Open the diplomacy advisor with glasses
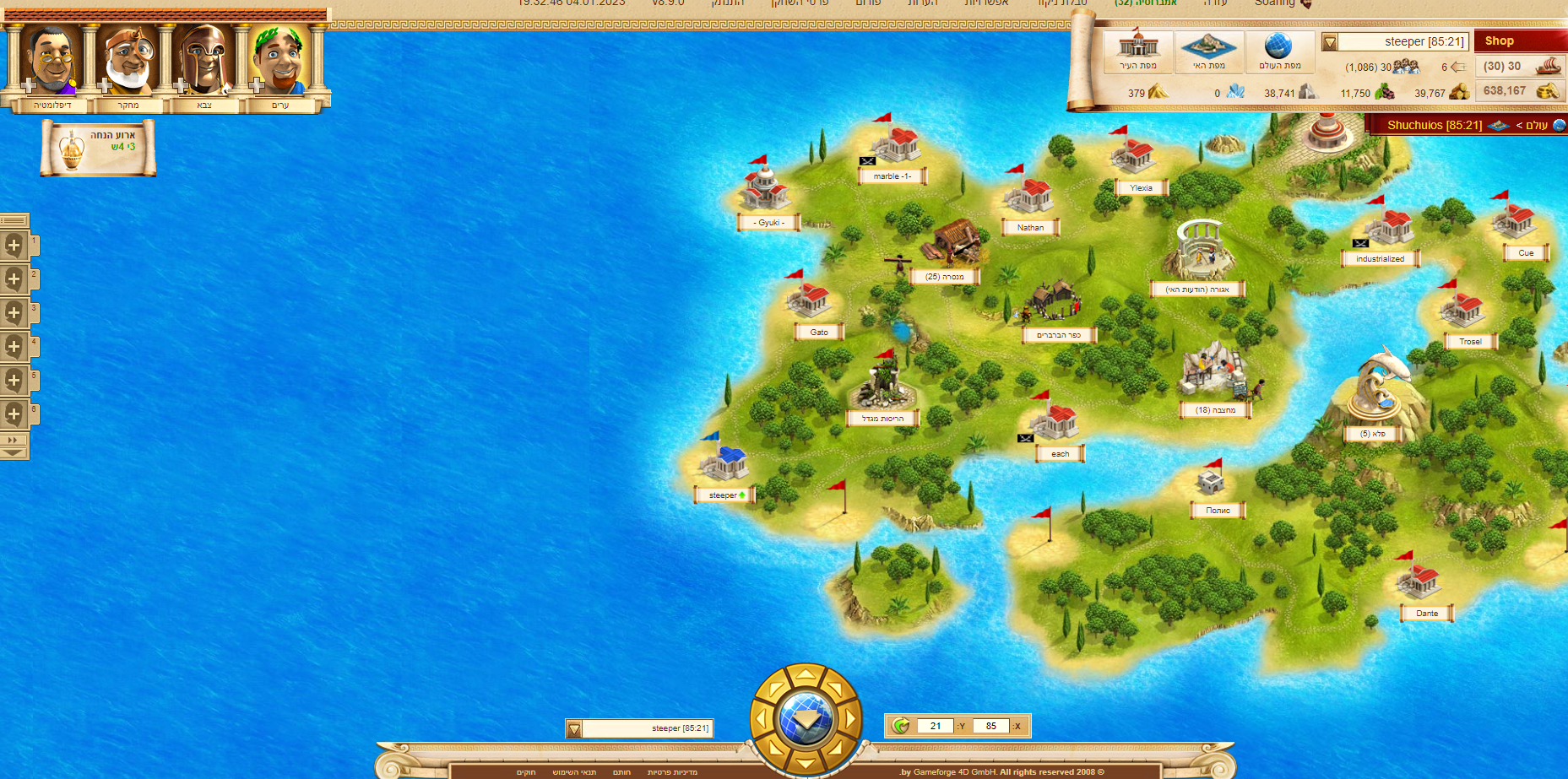This screenshot has width=1568, height=779. point(52,61)
